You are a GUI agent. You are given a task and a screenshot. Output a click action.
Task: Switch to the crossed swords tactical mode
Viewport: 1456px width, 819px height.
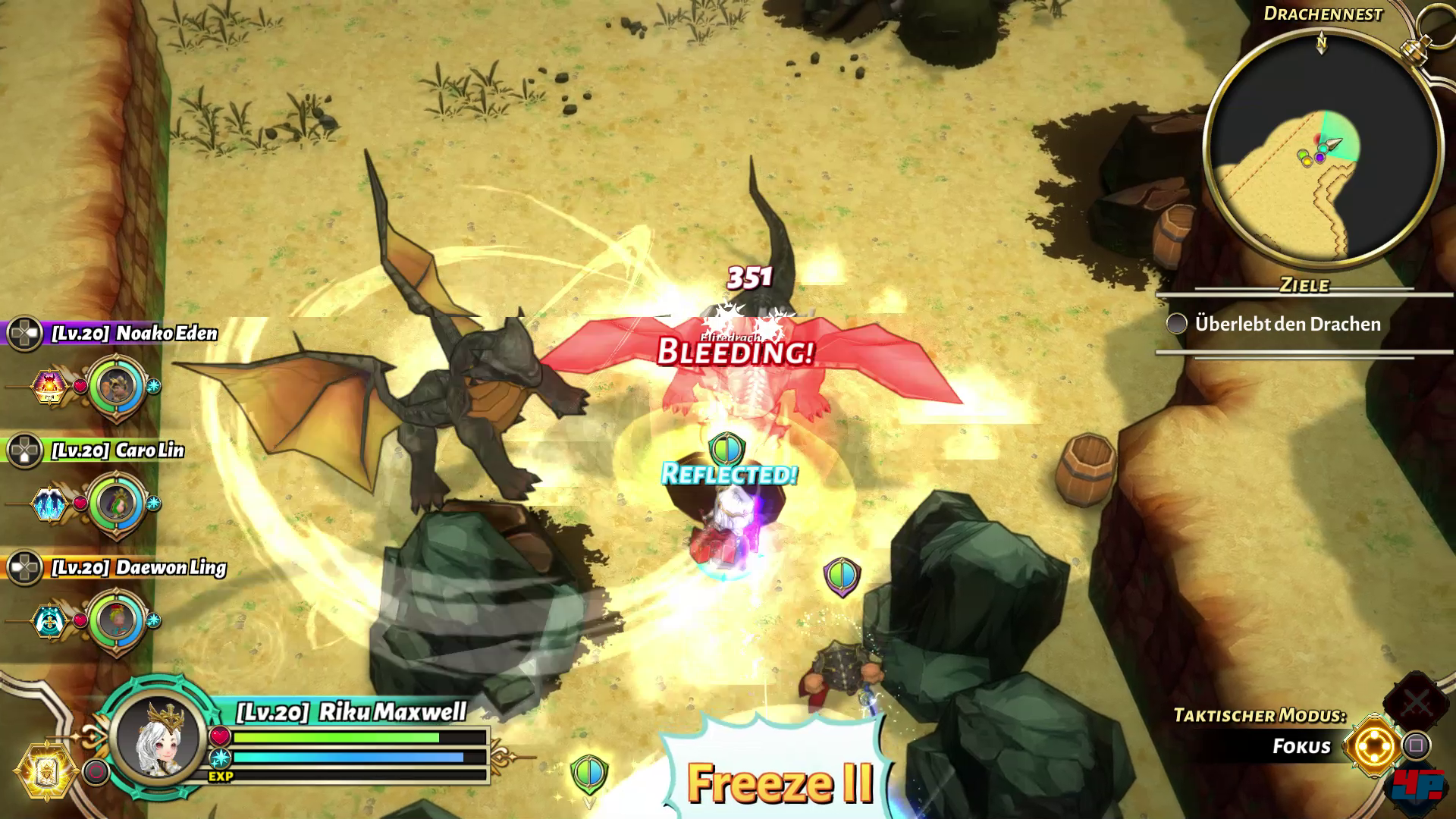point(1415,703)
